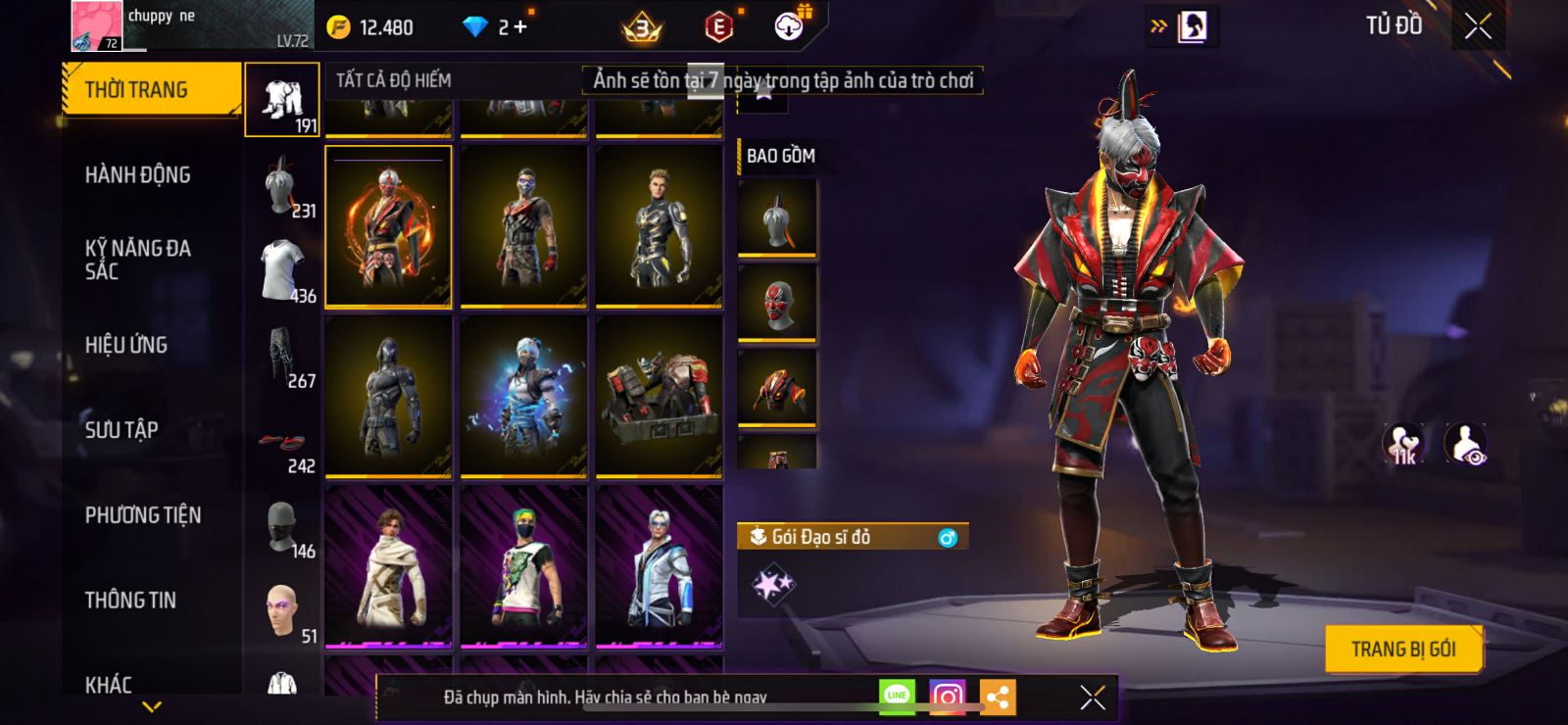Image resolution: width=1568 pixels, height=725 pixels.
Task: Equip the bundle with TRANG BỊ GÓI
Action: [x=1402, y=649]
